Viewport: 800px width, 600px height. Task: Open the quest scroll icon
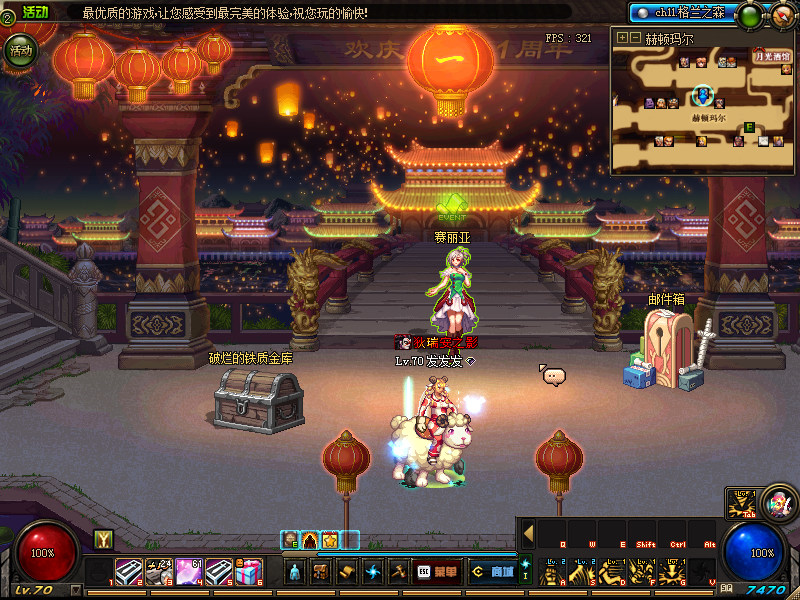(346, 572)
